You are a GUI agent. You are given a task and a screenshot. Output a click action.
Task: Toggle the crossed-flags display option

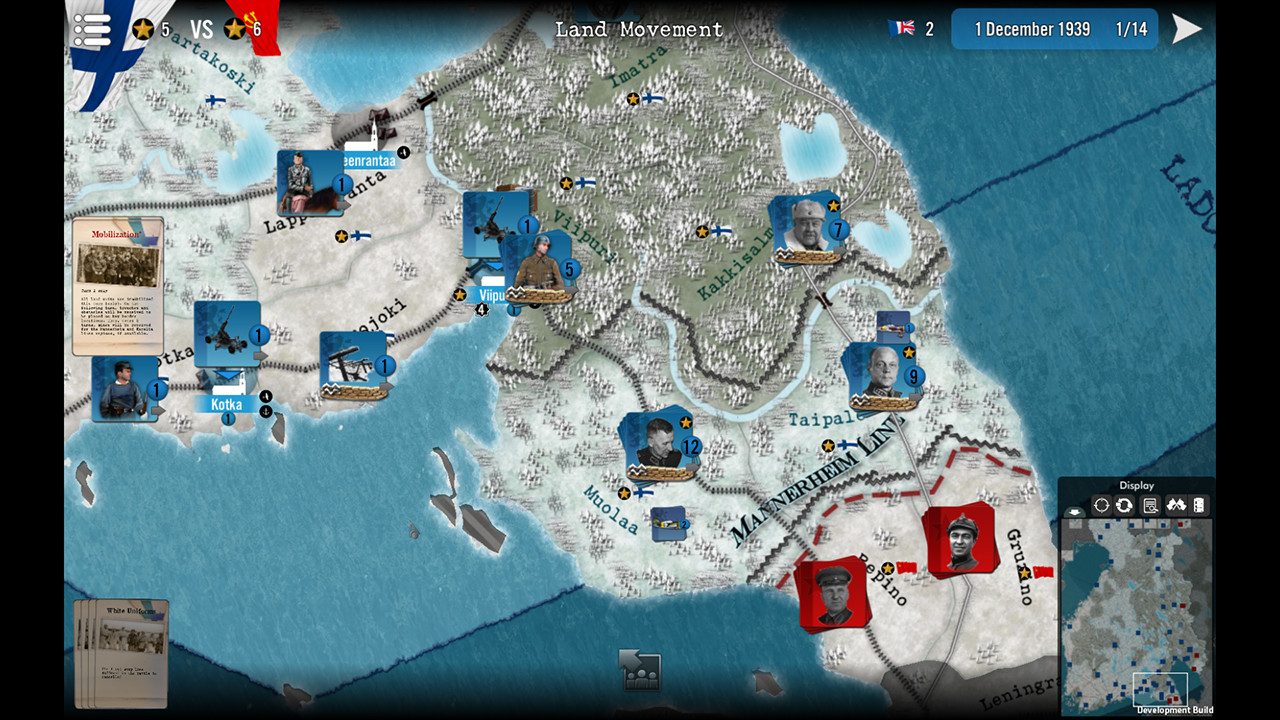coord(1176,504)
